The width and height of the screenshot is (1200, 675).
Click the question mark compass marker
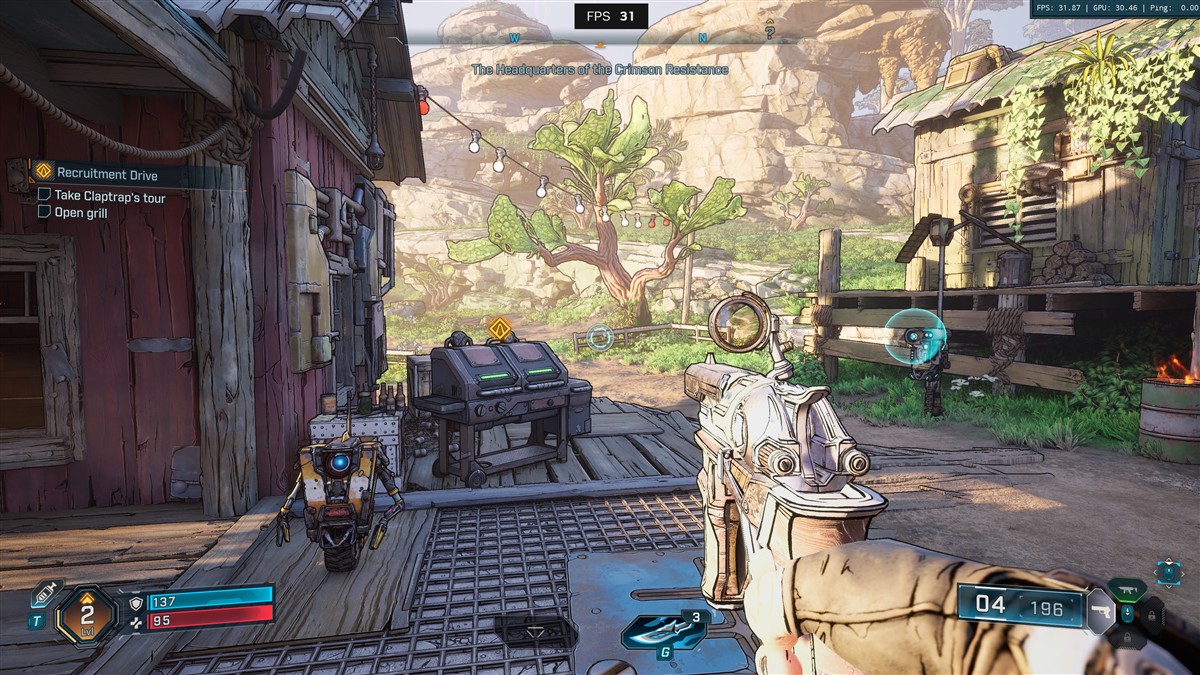point(769,31)
